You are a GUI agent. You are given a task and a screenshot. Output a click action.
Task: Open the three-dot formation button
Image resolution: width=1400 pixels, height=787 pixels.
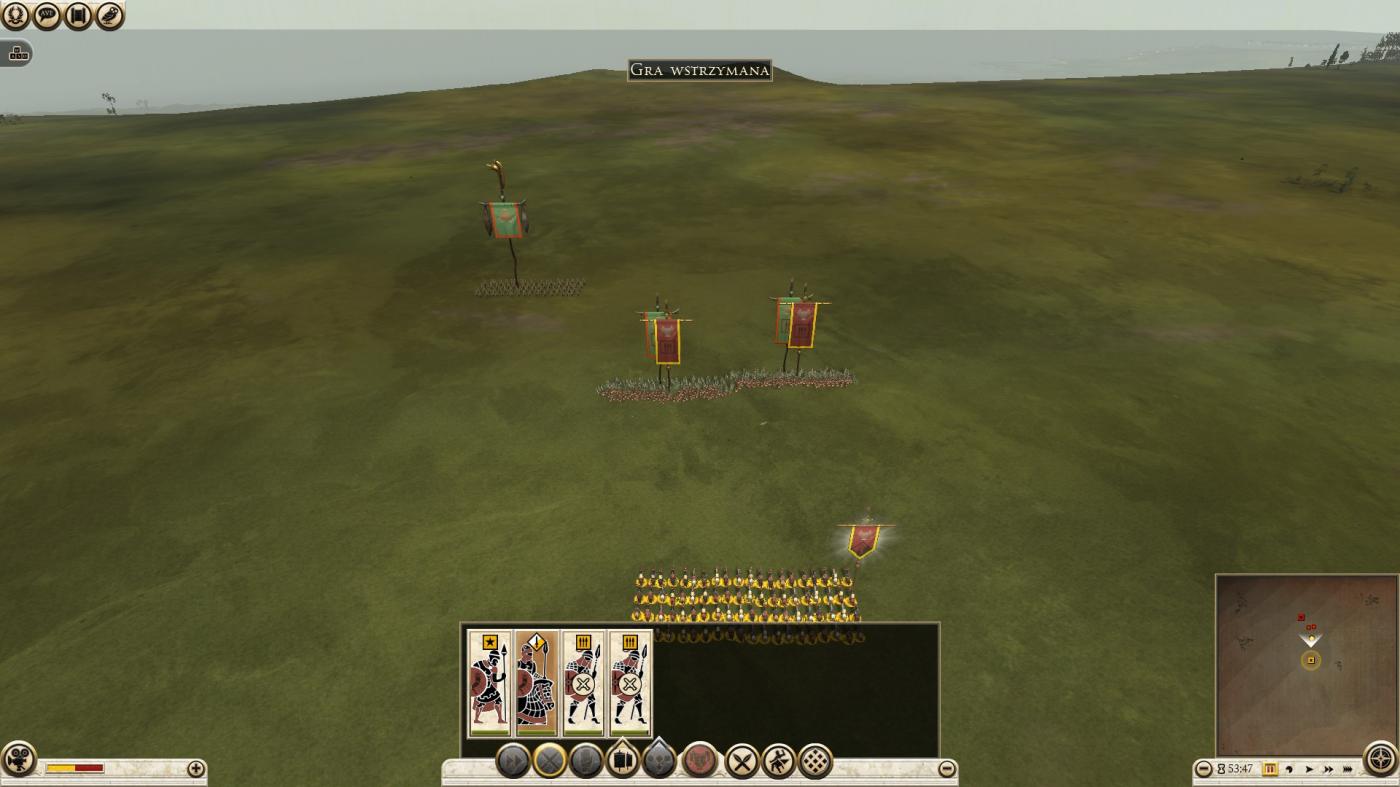[659, 761]
